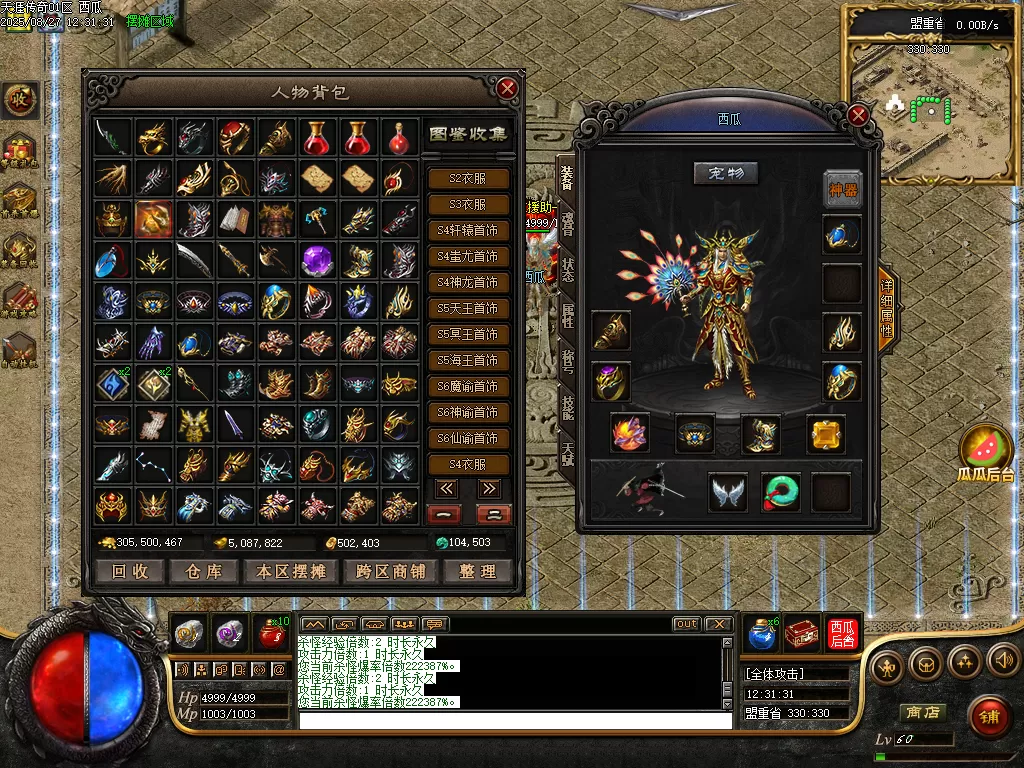Open the 商店 shop button
This screenshot has height=768, width=1024.
tap(922, 713)
